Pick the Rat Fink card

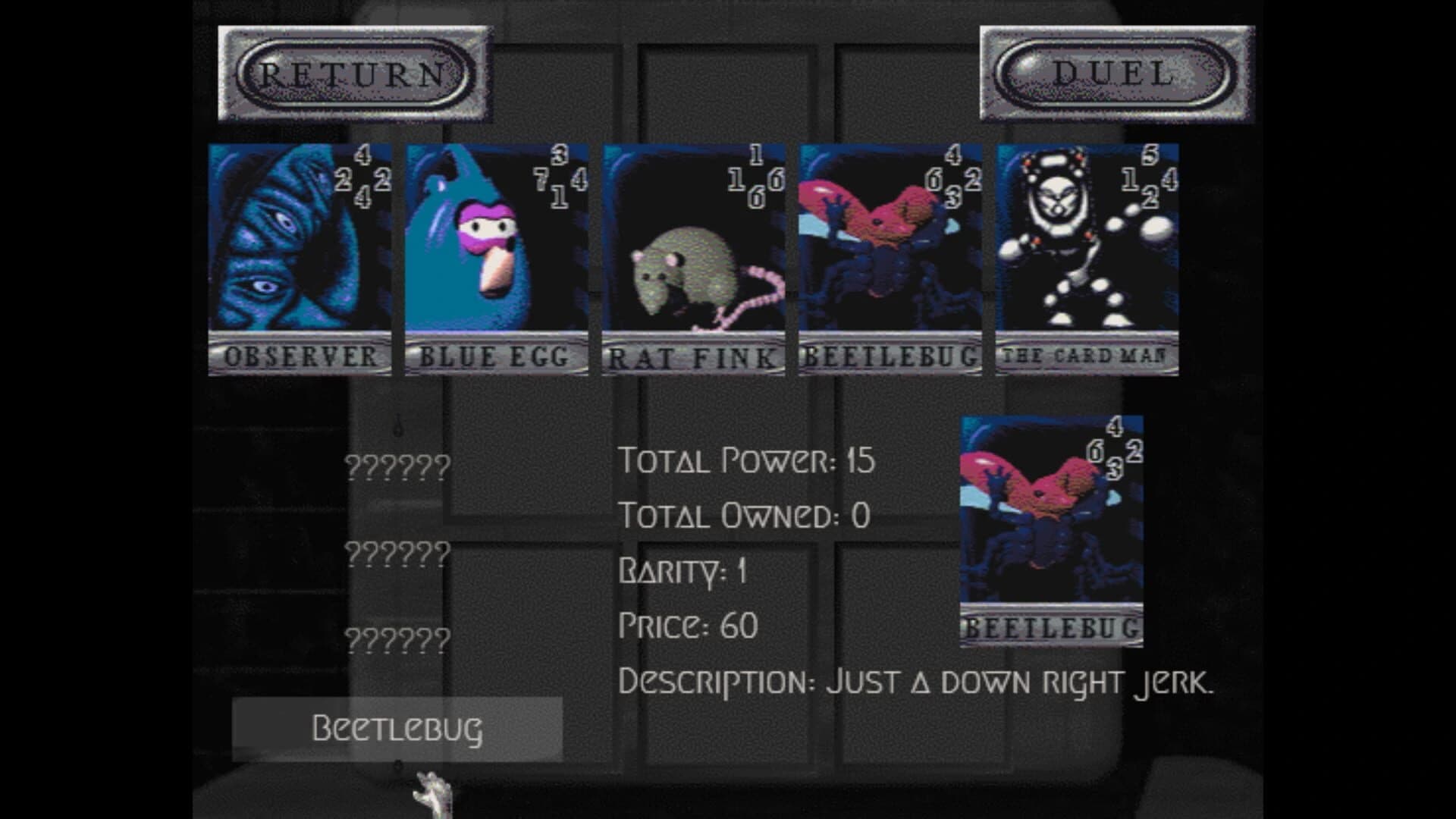tap(690, 258)
